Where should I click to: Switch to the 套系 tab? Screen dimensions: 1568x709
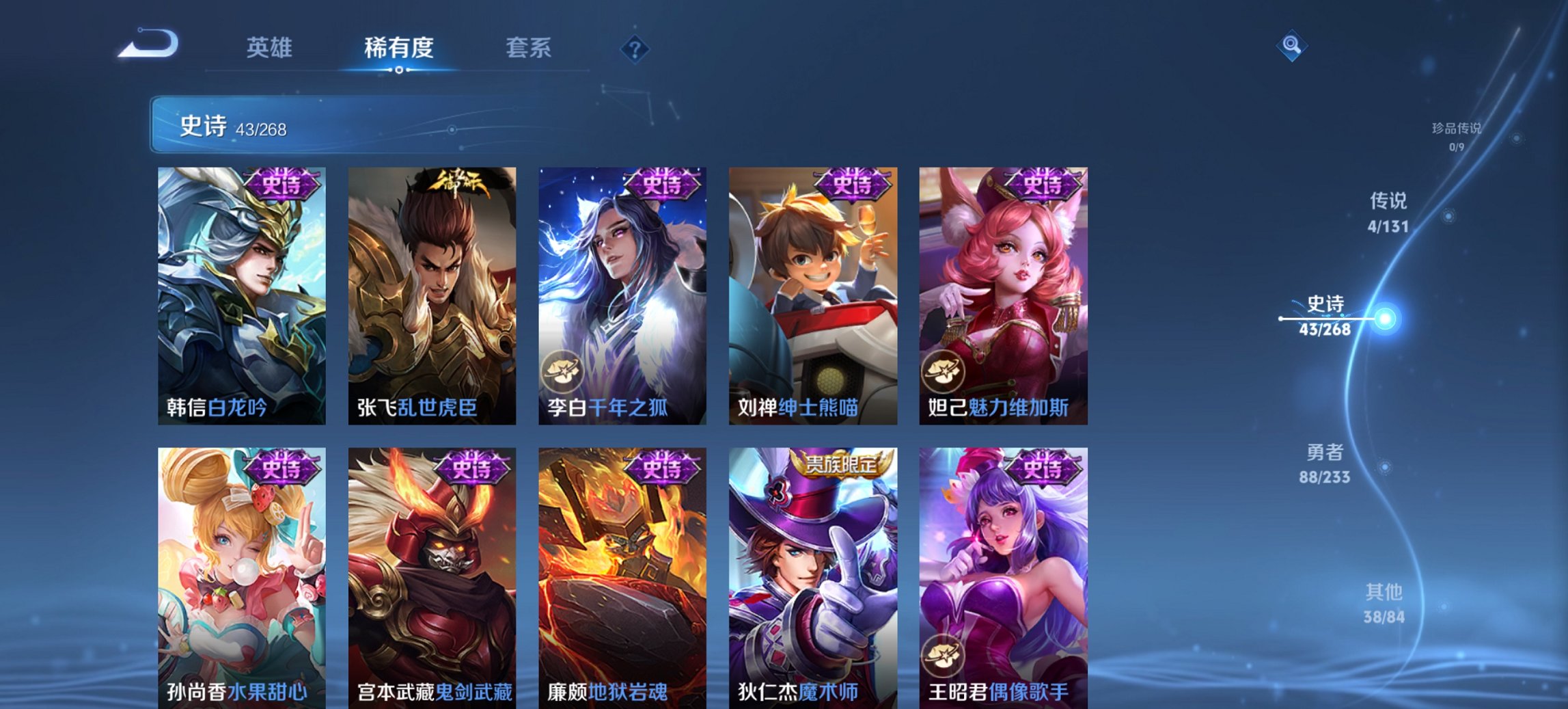point(527,49)
